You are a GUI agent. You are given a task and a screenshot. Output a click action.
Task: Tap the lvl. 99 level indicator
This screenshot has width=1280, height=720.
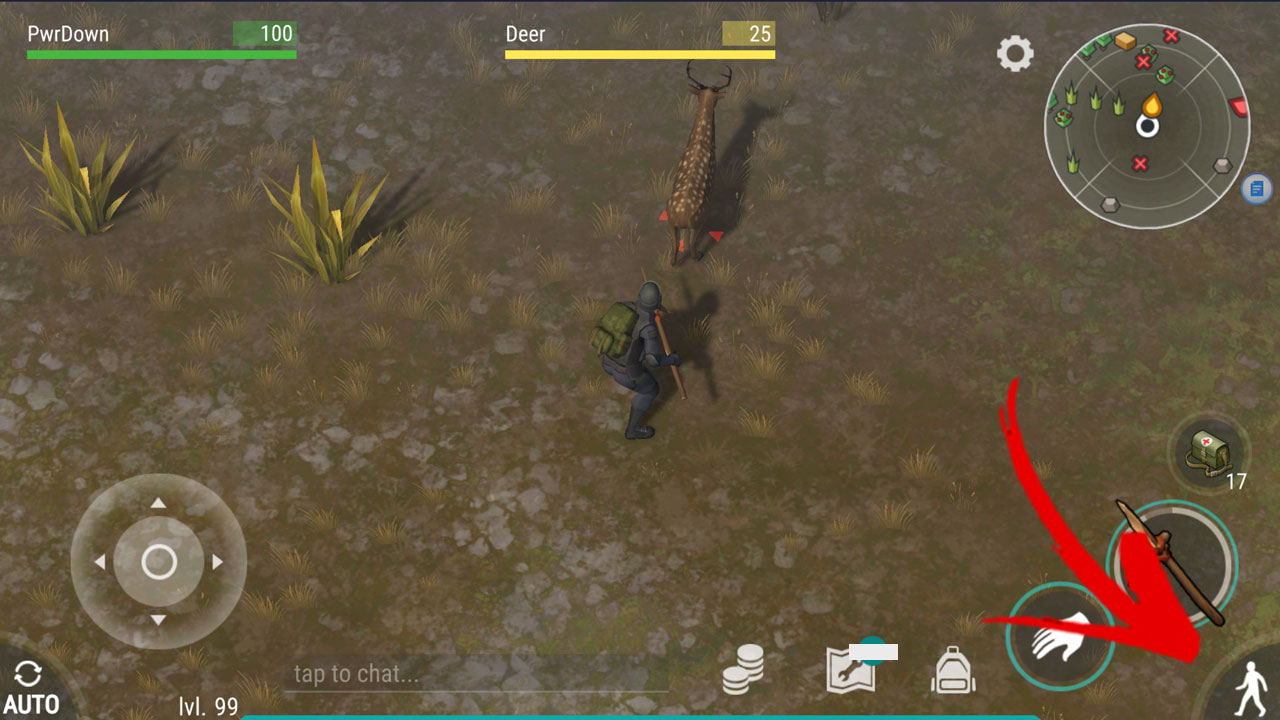[206, 707]
